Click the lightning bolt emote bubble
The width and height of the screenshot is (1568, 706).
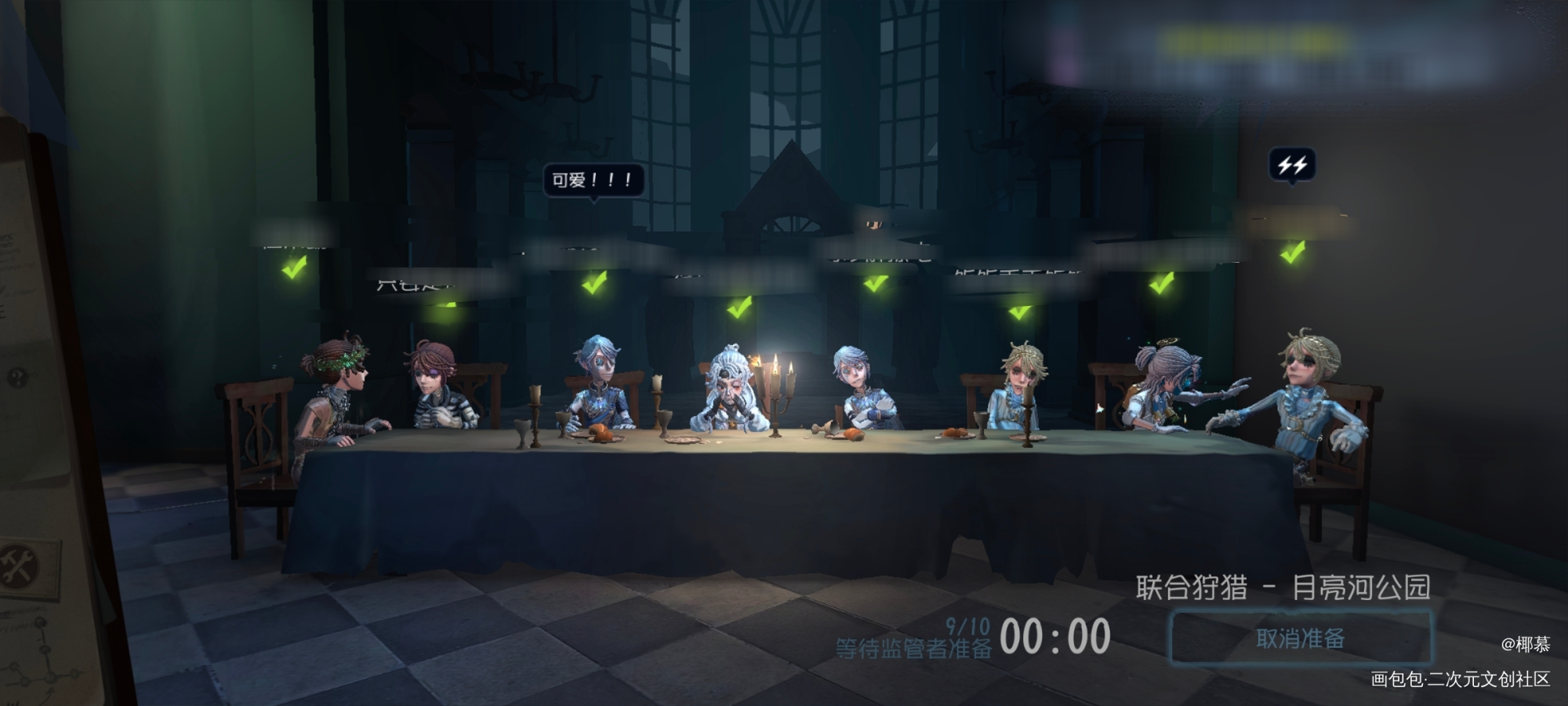click(x=1291, y=165)
